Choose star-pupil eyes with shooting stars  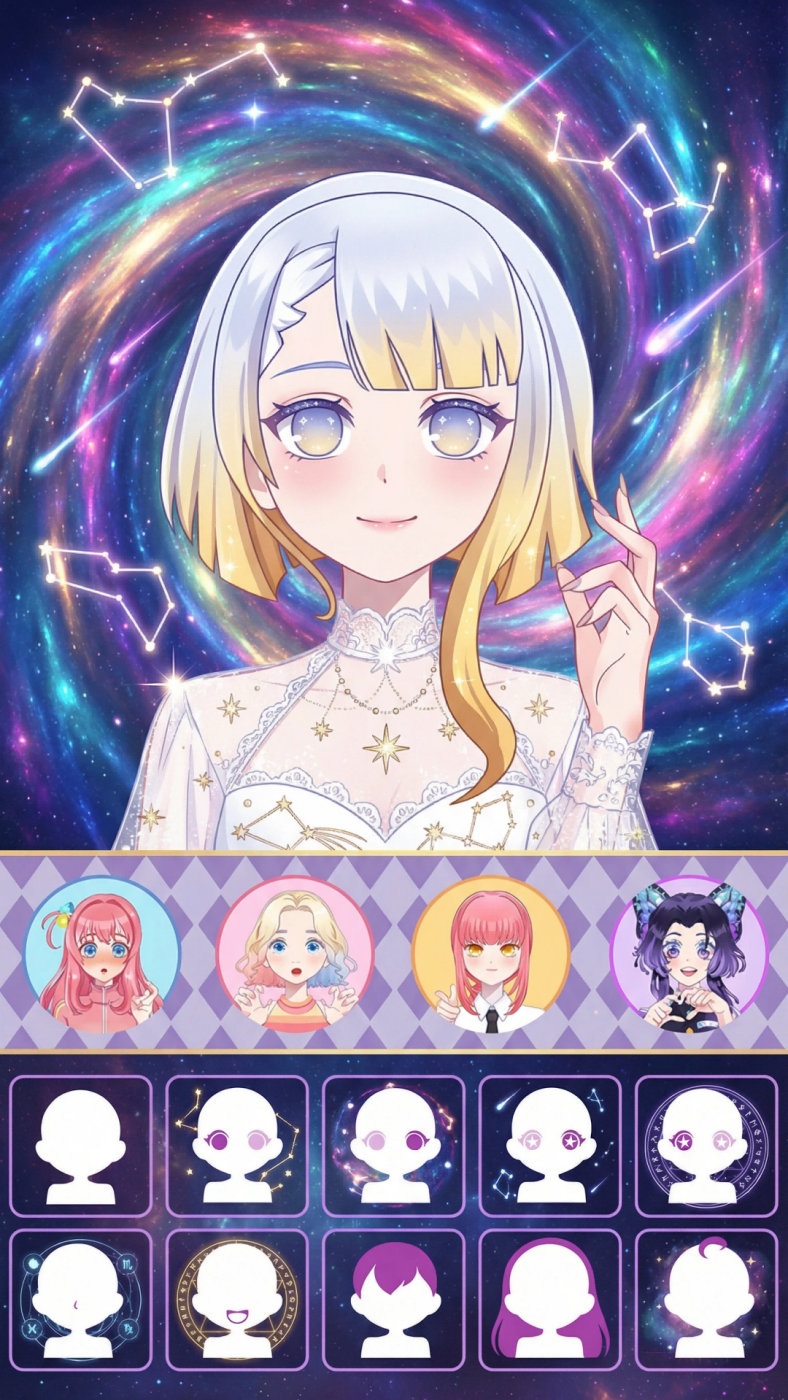550,1145
